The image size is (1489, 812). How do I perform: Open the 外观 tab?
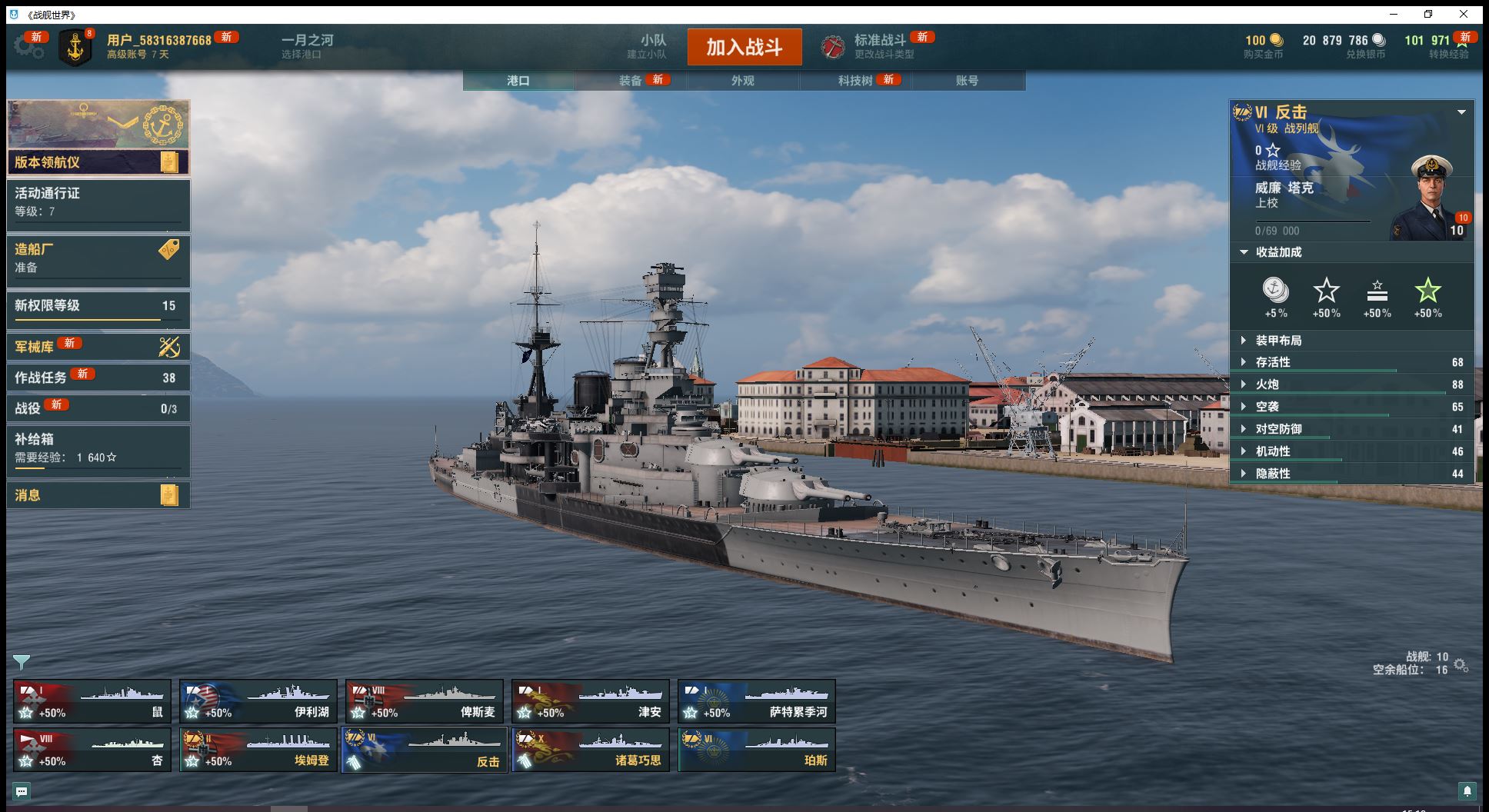(742, 81)
